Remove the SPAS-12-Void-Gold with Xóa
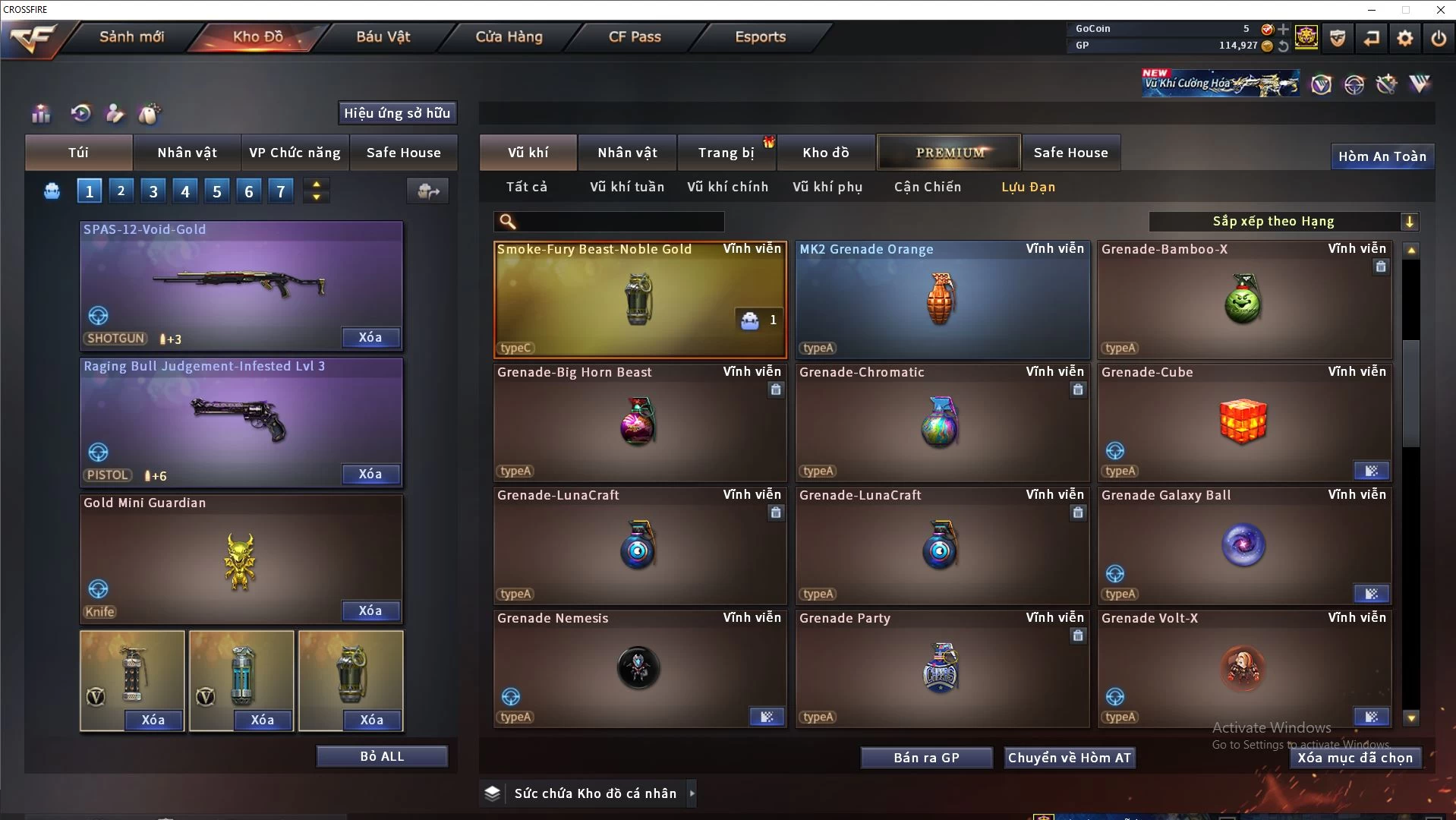Screen dimensions: 1456x820 click(x=370, y=338)
